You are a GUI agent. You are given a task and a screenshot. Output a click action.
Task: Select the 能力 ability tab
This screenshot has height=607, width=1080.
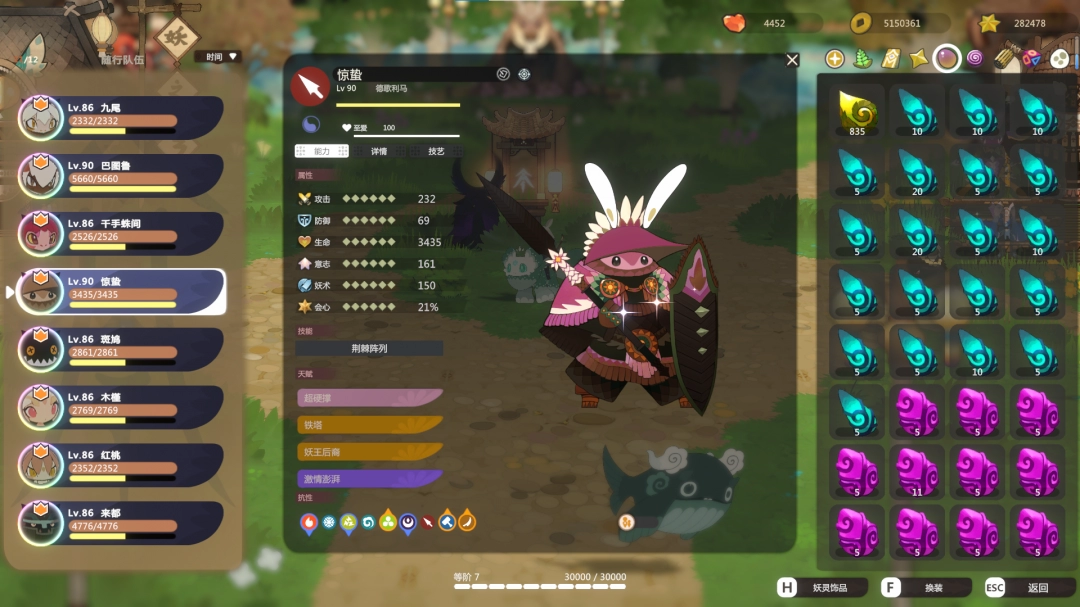321,151
